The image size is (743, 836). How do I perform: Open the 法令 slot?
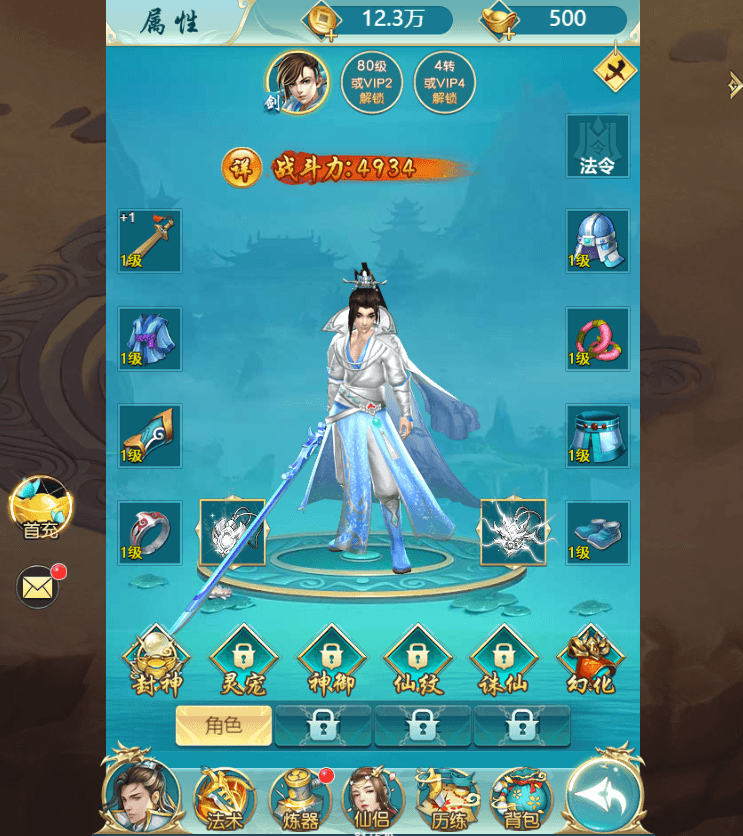pyautogui.click(x=598, y=146)
